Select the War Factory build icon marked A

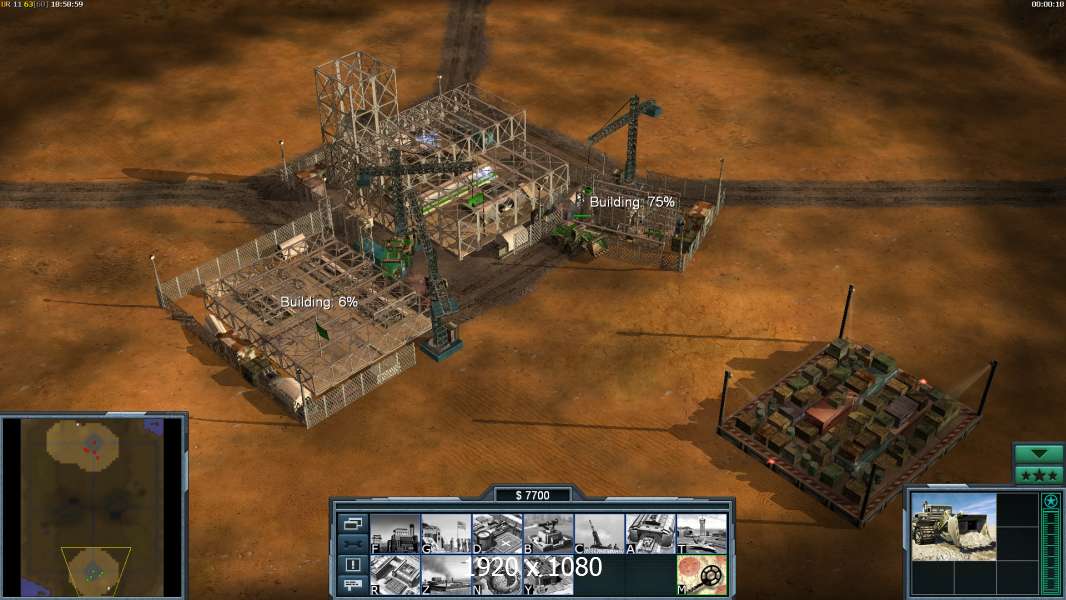650,533
